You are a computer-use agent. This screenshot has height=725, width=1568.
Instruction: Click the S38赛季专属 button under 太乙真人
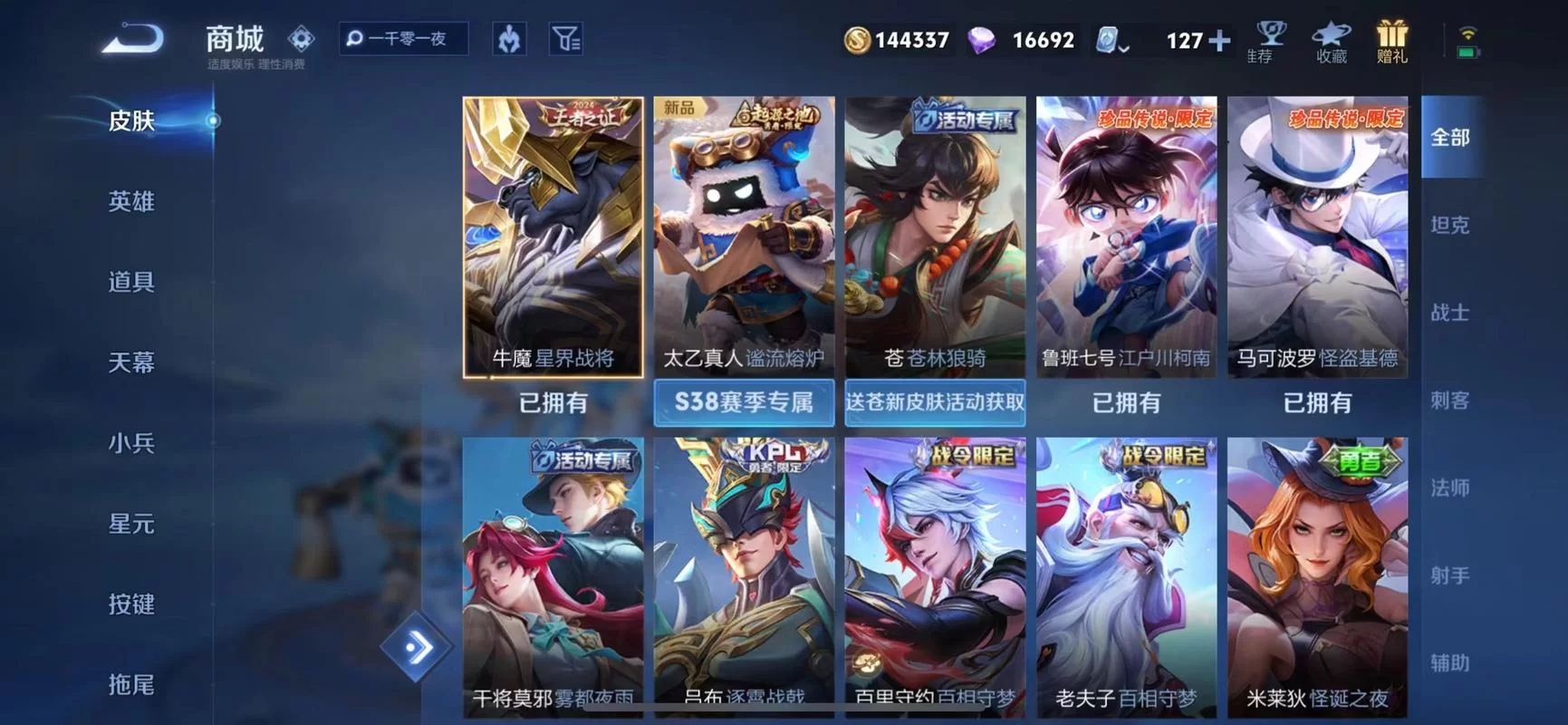click(743, 402)
